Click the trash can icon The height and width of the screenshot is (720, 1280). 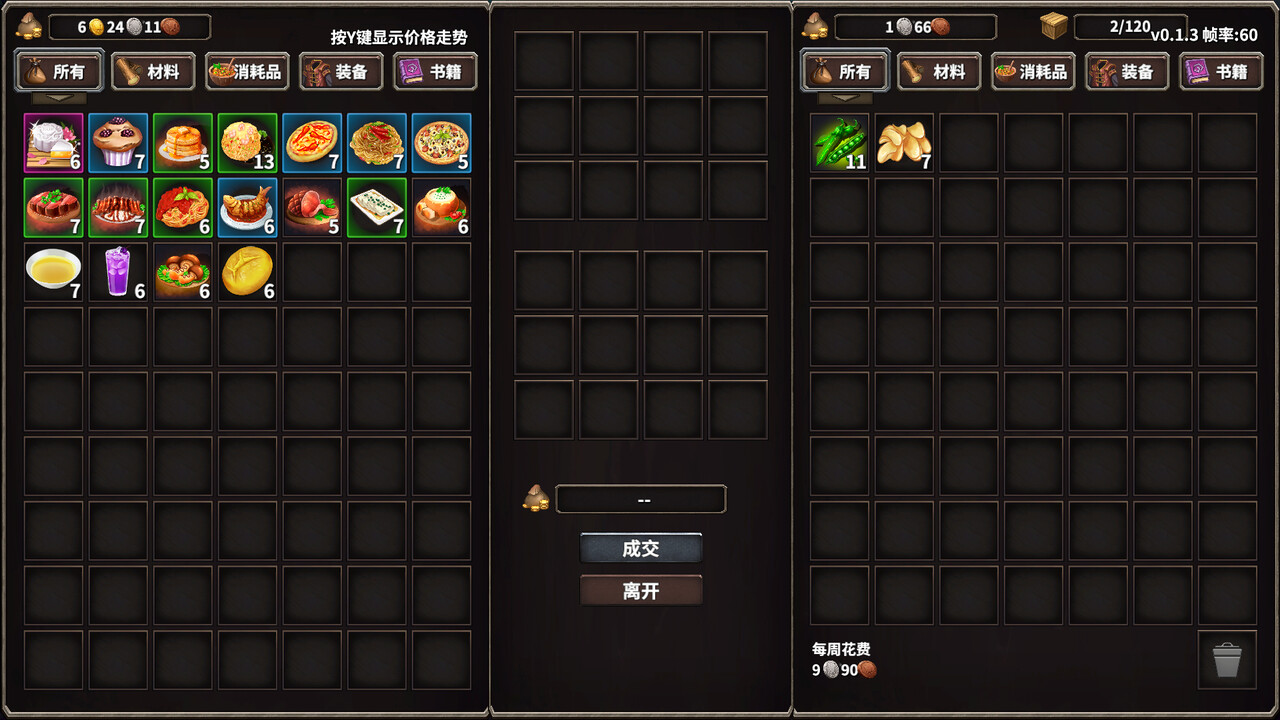point(1225,660)
